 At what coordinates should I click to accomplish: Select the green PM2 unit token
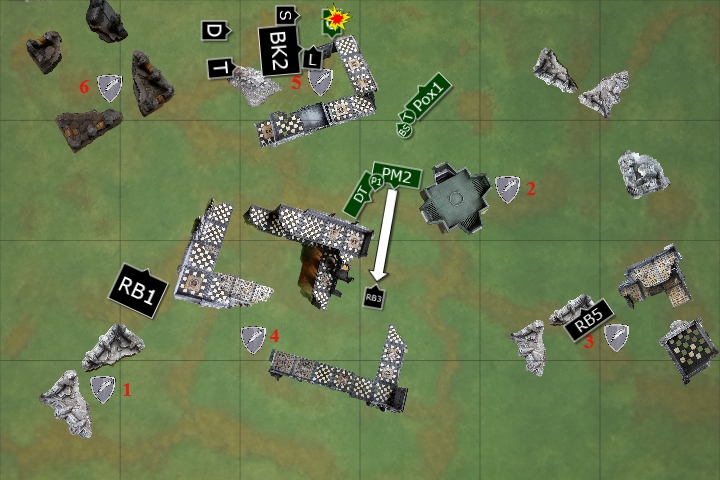[397, 176]
